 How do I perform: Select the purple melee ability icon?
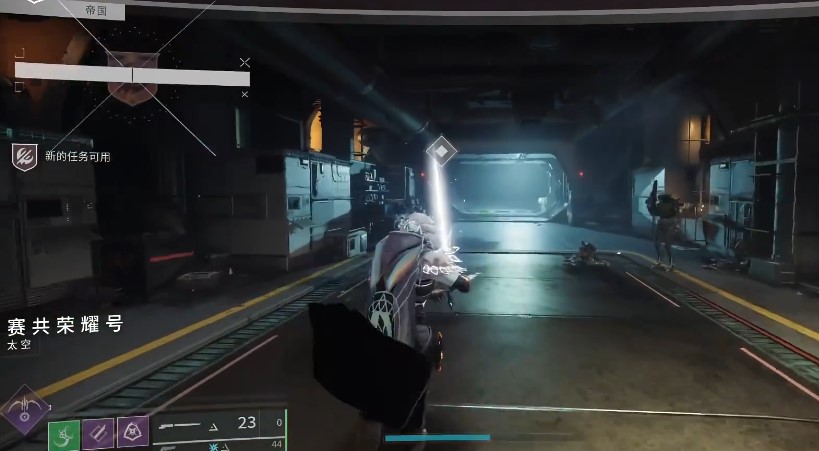point(98,433)
